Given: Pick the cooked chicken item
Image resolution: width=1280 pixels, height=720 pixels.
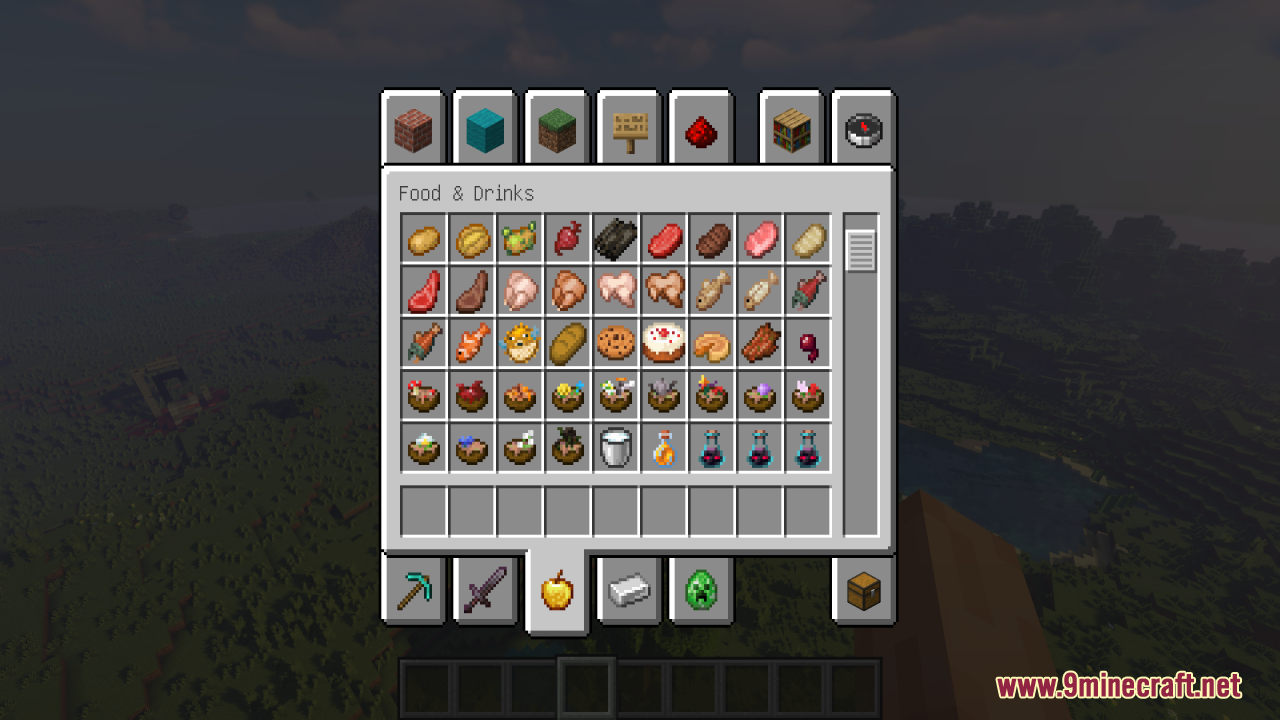Looking at the screenshot, I should [567, 291].
